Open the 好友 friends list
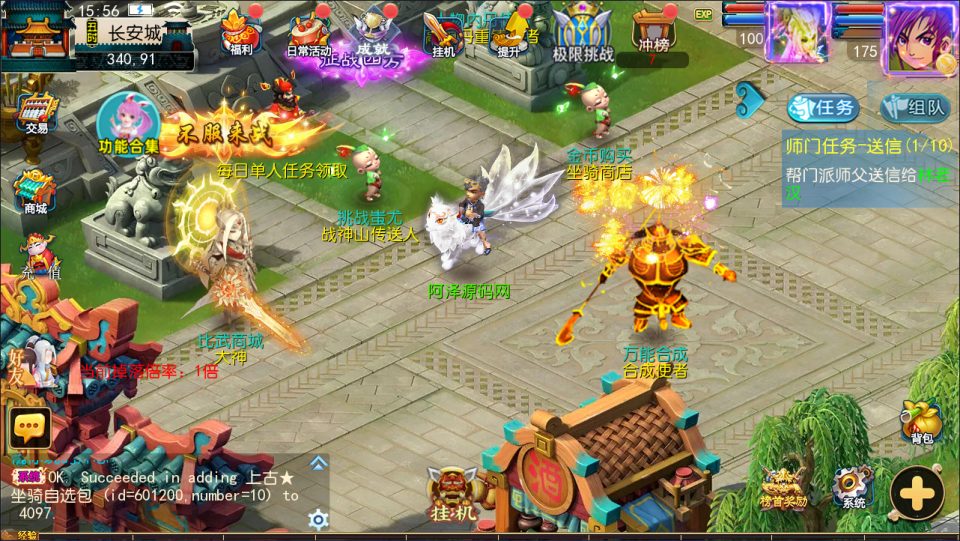960x541 pixels. pos(32,361)
